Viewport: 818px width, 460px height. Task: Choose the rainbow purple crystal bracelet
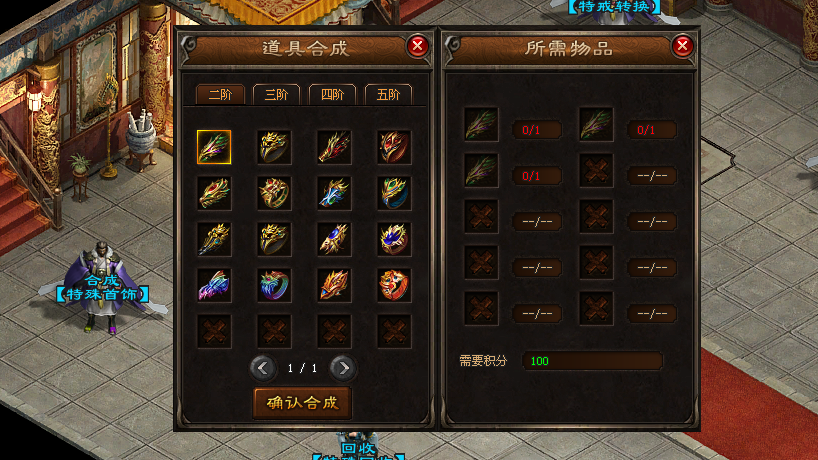tap(214, 285)
